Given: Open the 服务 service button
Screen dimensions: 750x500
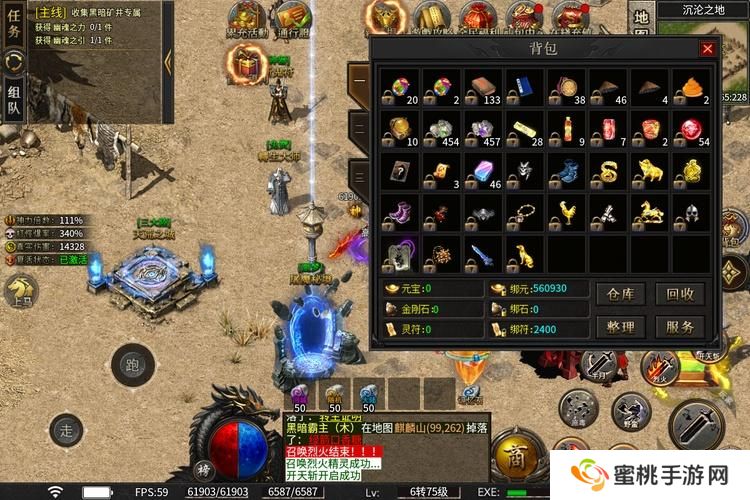Looking at the screenshot, I should tap(680, 327).
